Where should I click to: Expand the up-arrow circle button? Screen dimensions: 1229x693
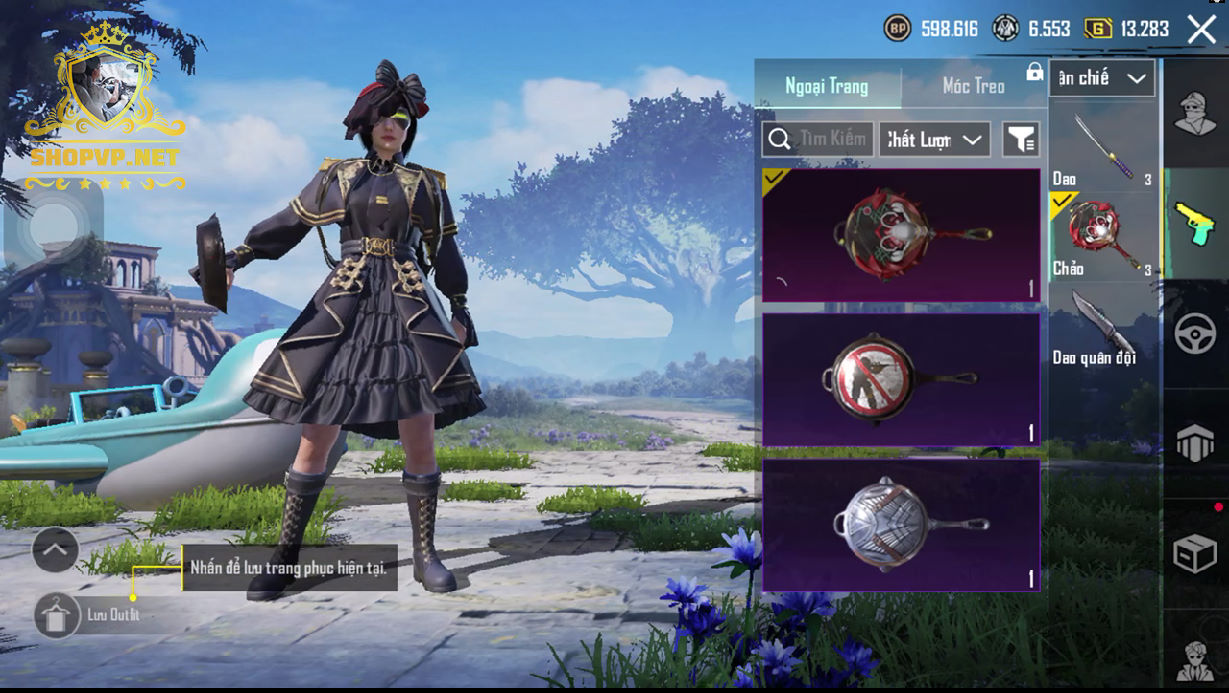click(55, 549)
